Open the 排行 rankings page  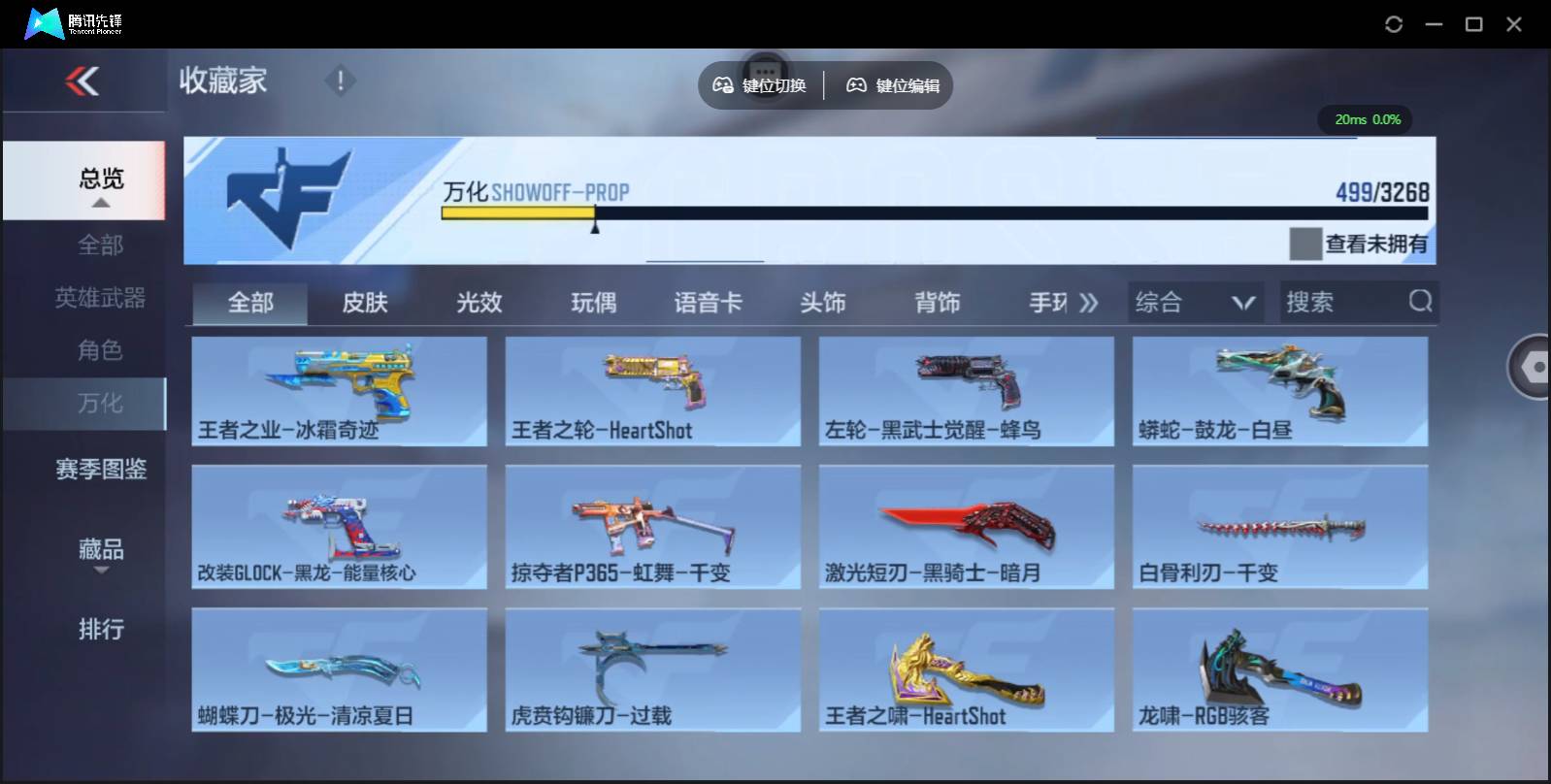coord(100,631)
